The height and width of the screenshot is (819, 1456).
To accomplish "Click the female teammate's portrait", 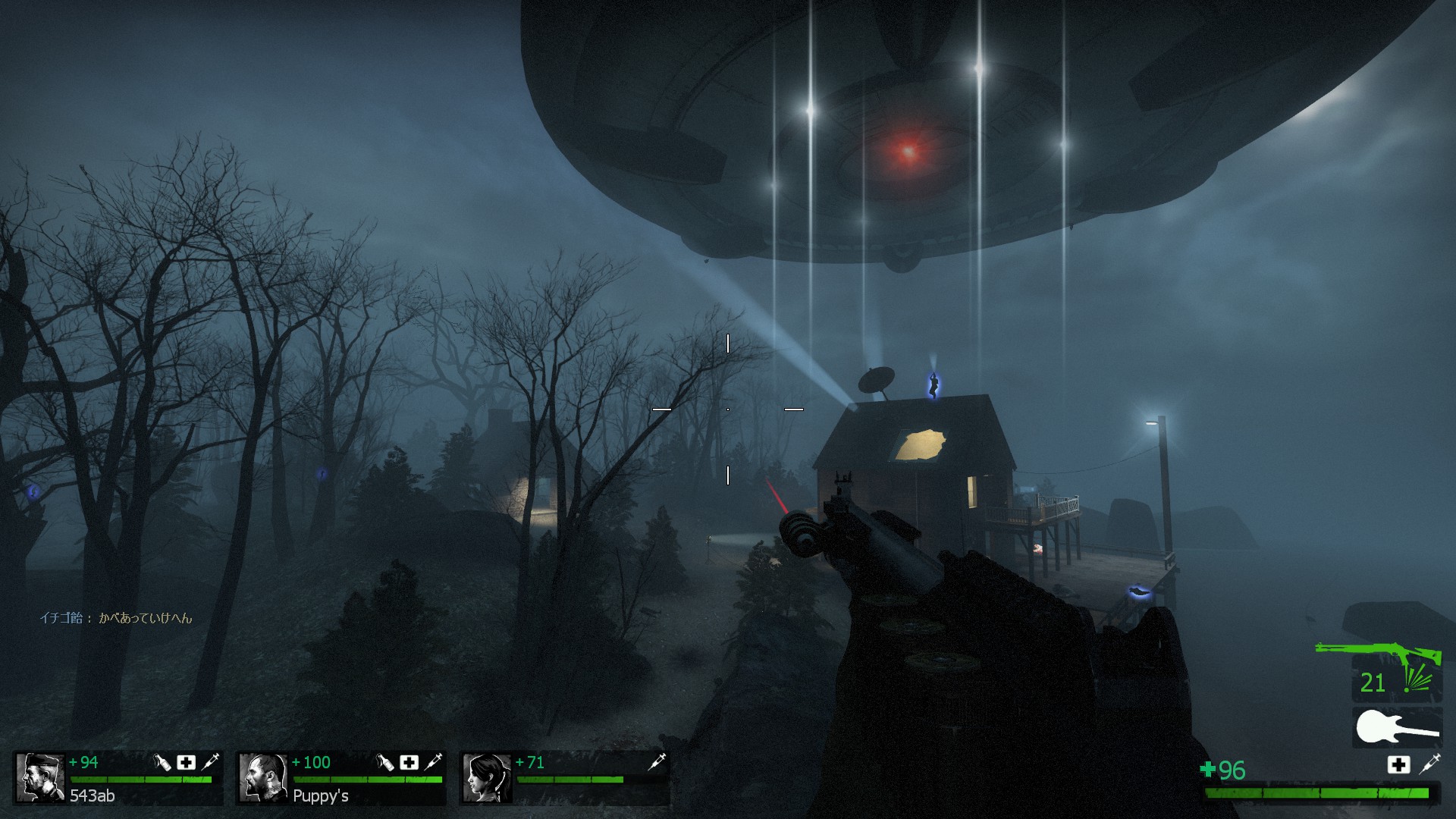I will [x=486, y=777].
